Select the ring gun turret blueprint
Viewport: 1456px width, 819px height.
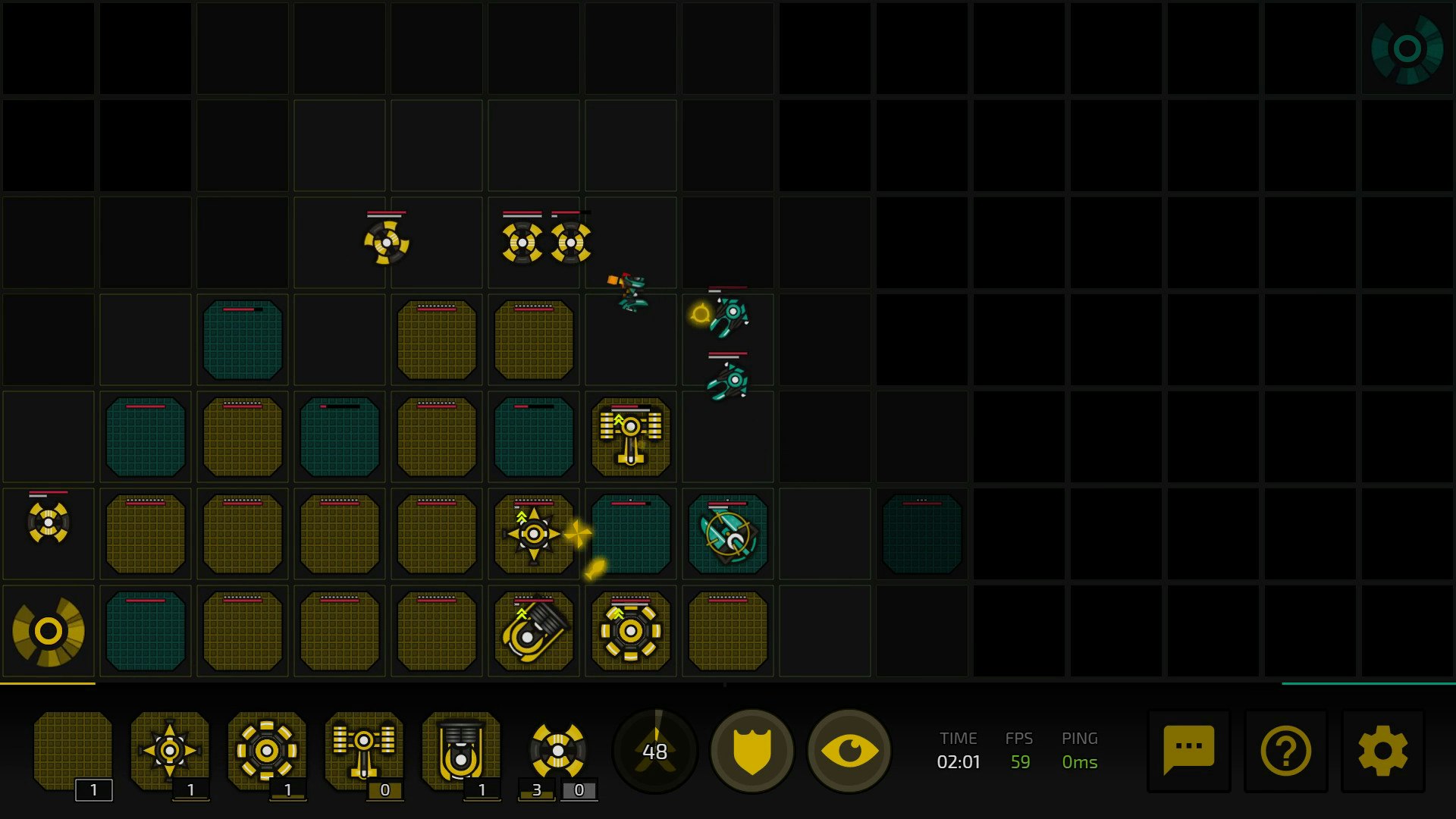(x=267, y=751)
